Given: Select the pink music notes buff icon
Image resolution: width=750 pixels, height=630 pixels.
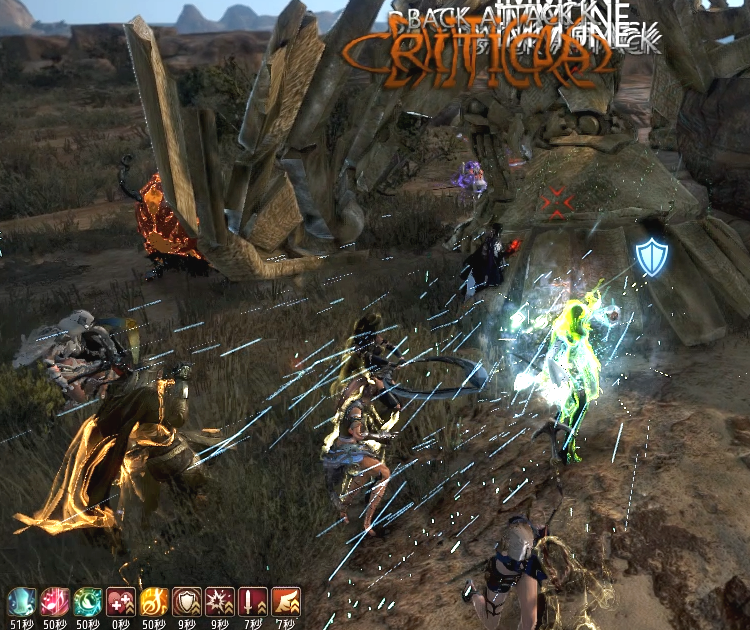Looking at the screenshot, I should (x=54, y=600).
